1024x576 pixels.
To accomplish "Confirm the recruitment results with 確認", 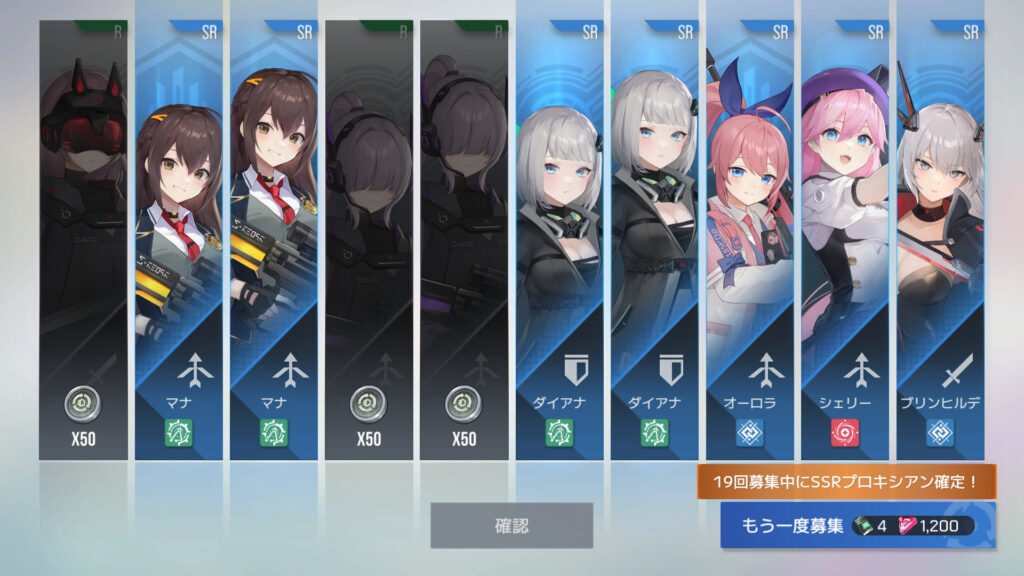I will click(x=511, y=525).
